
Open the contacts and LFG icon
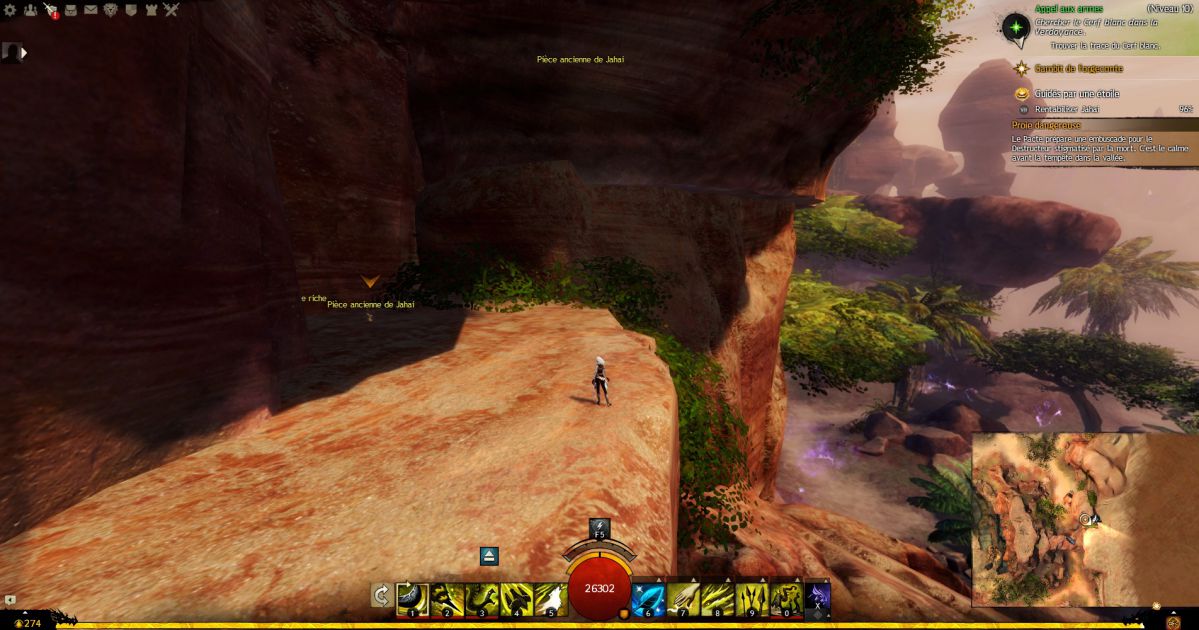[30, 10]
